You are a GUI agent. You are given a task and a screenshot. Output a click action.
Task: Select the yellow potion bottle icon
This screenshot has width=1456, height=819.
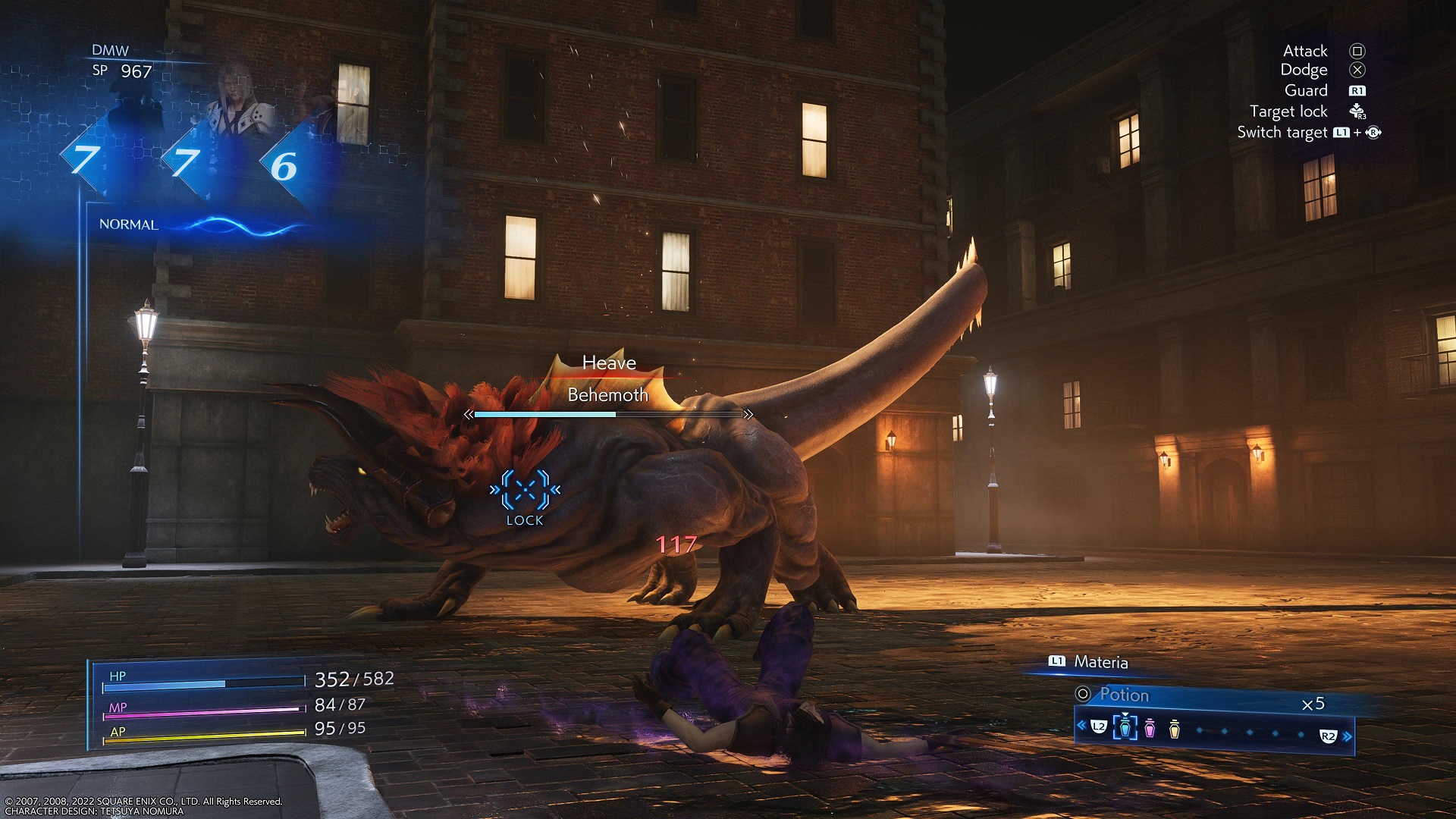pos(1175,728)
